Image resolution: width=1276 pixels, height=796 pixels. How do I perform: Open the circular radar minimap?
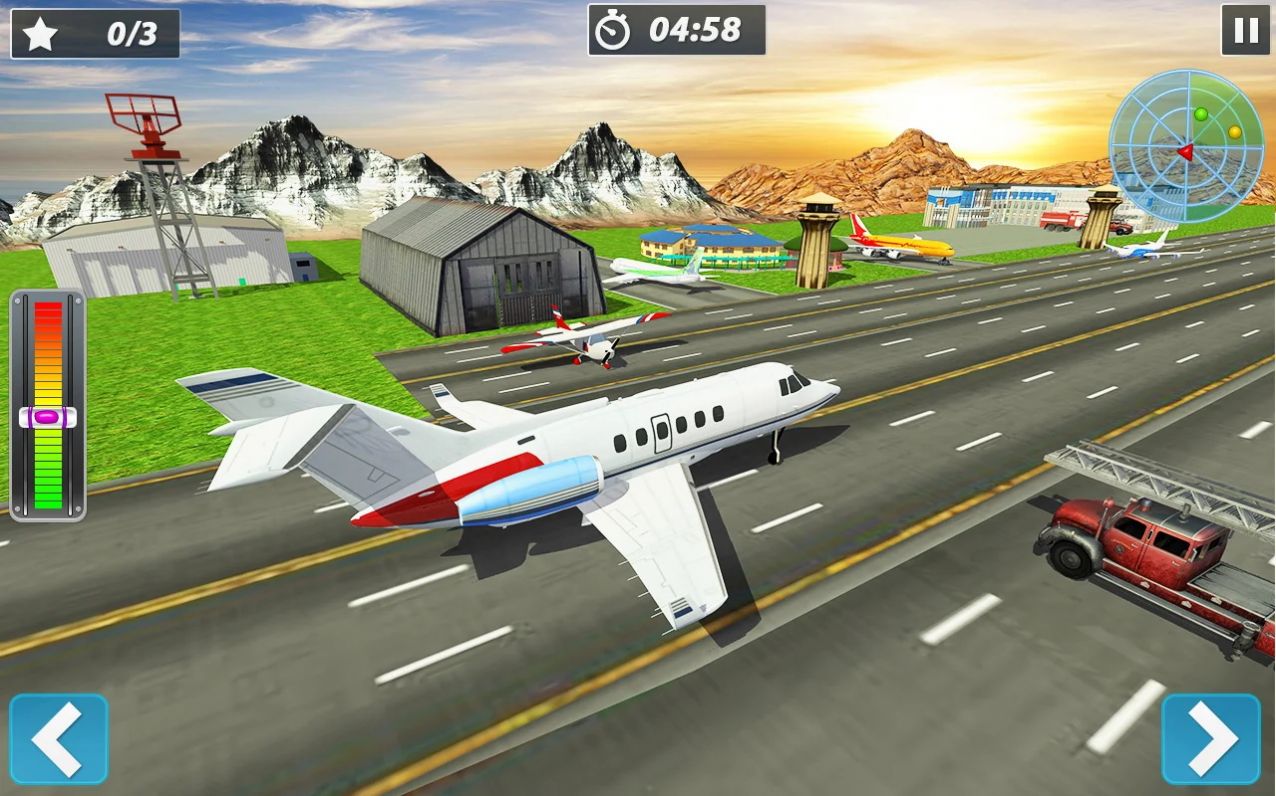click(1186, 146)
